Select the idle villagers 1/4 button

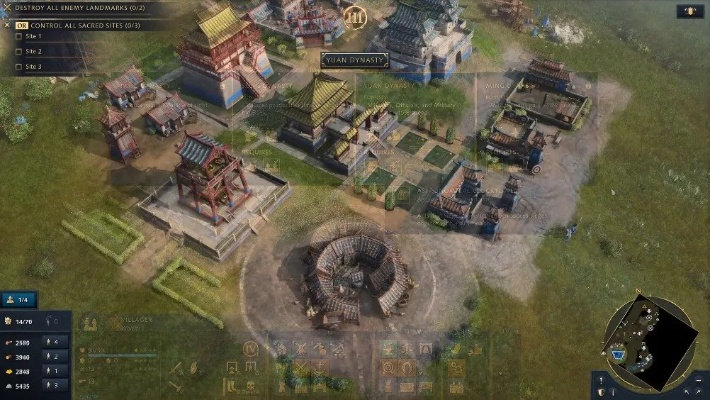pyautogui.click(x=21, y=299)
